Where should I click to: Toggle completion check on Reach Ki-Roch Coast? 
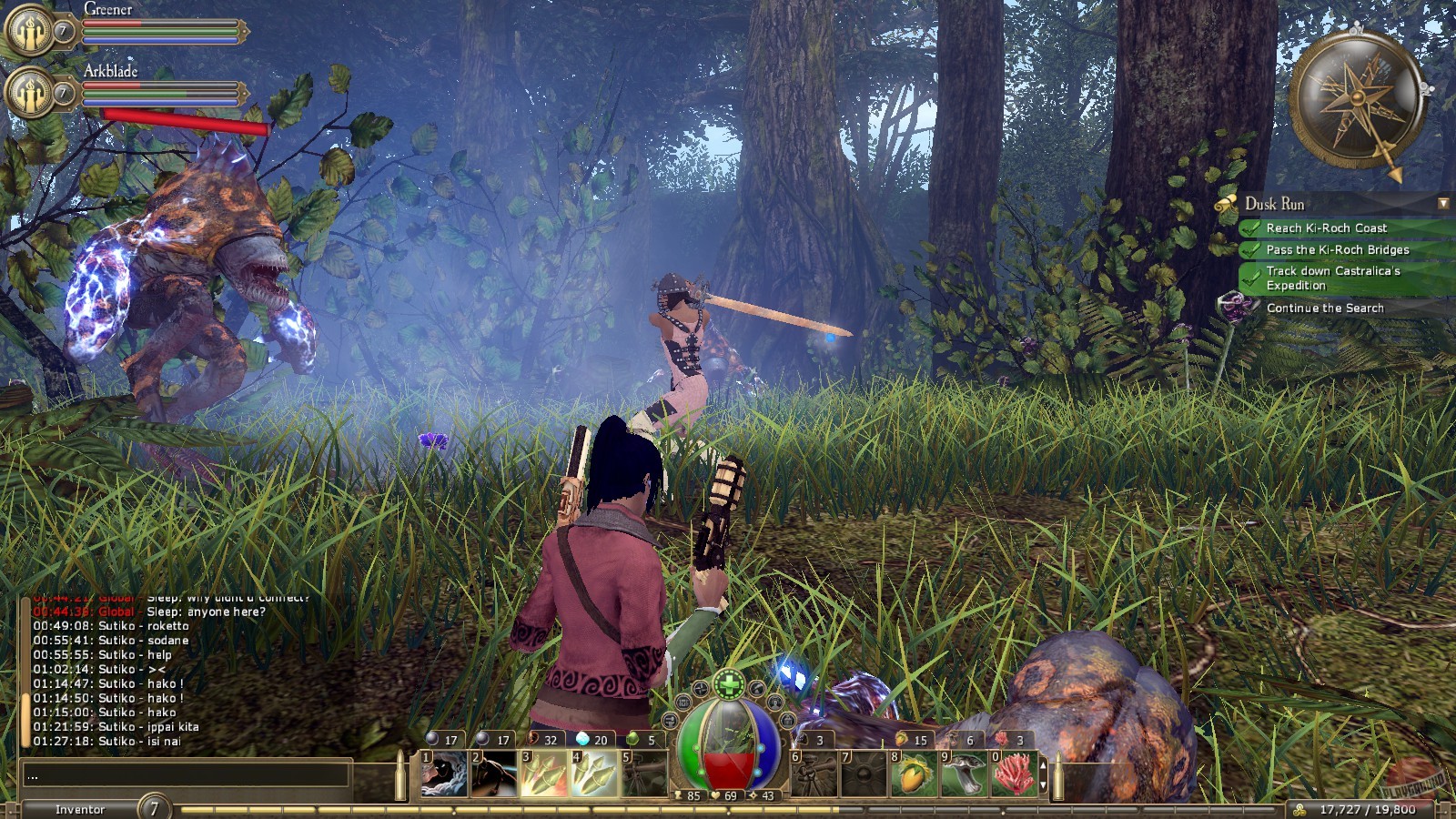tap(1249, 228)
